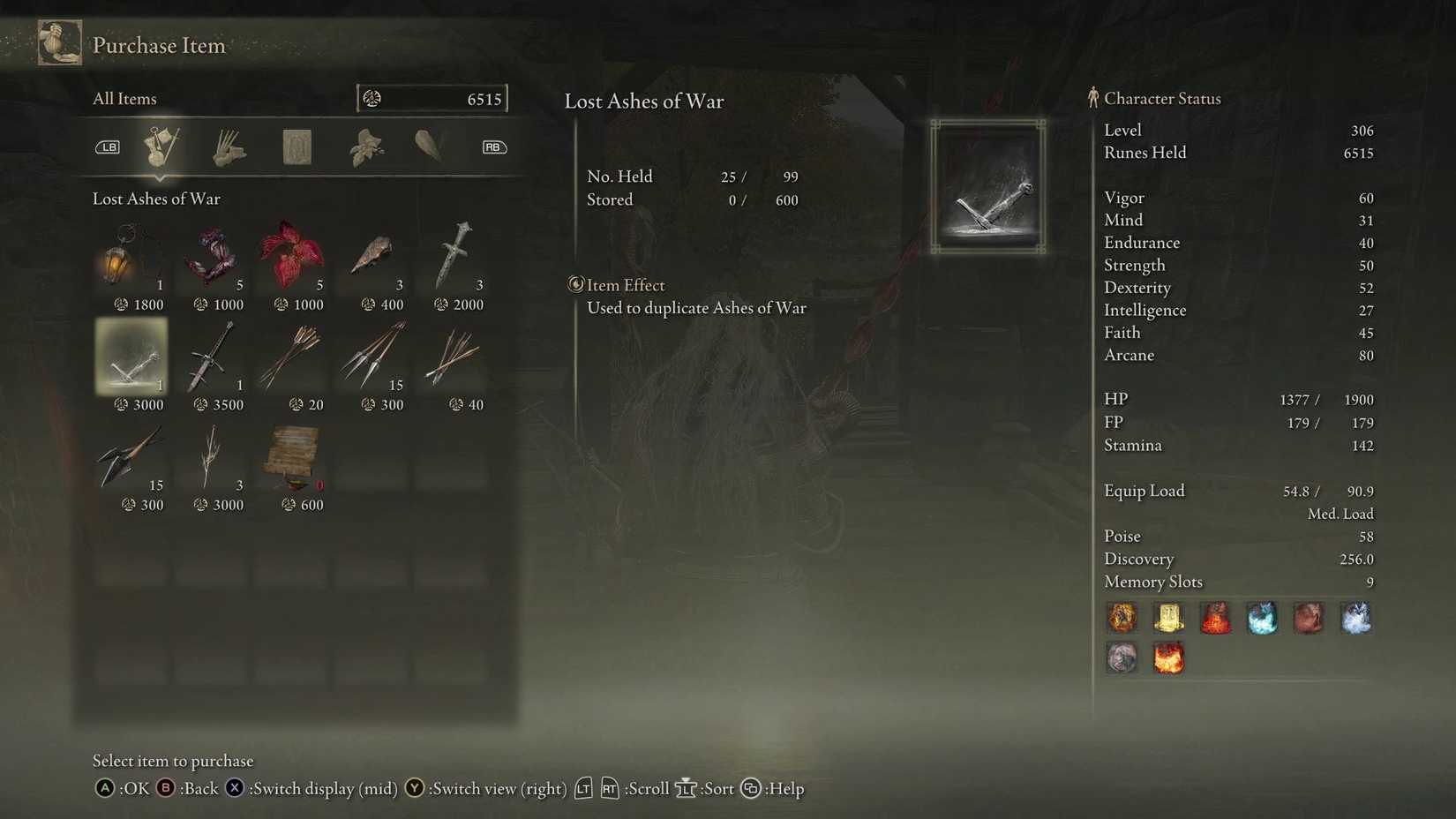Click the first memorized spell slot icon

click(1122, 618)
